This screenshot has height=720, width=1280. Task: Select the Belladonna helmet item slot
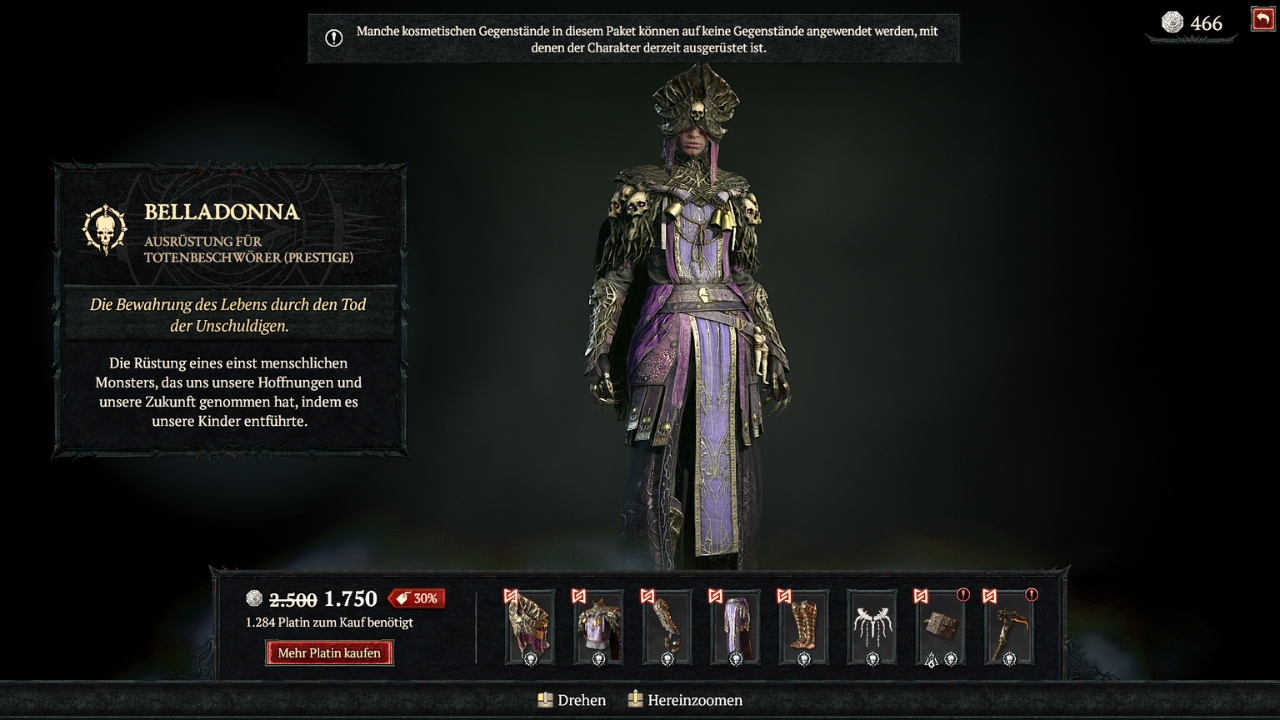(x=530, y=627)
